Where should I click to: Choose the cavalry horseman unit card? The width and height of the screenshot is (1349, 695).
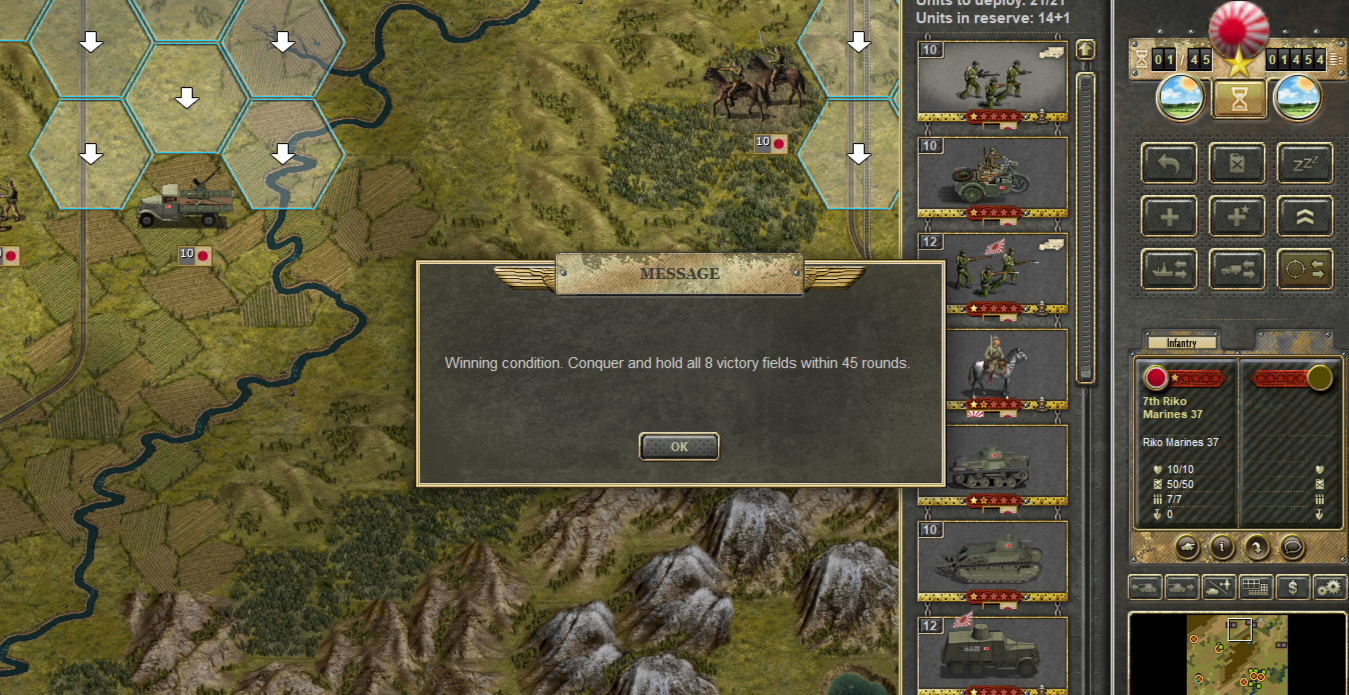tap(992, 369)
